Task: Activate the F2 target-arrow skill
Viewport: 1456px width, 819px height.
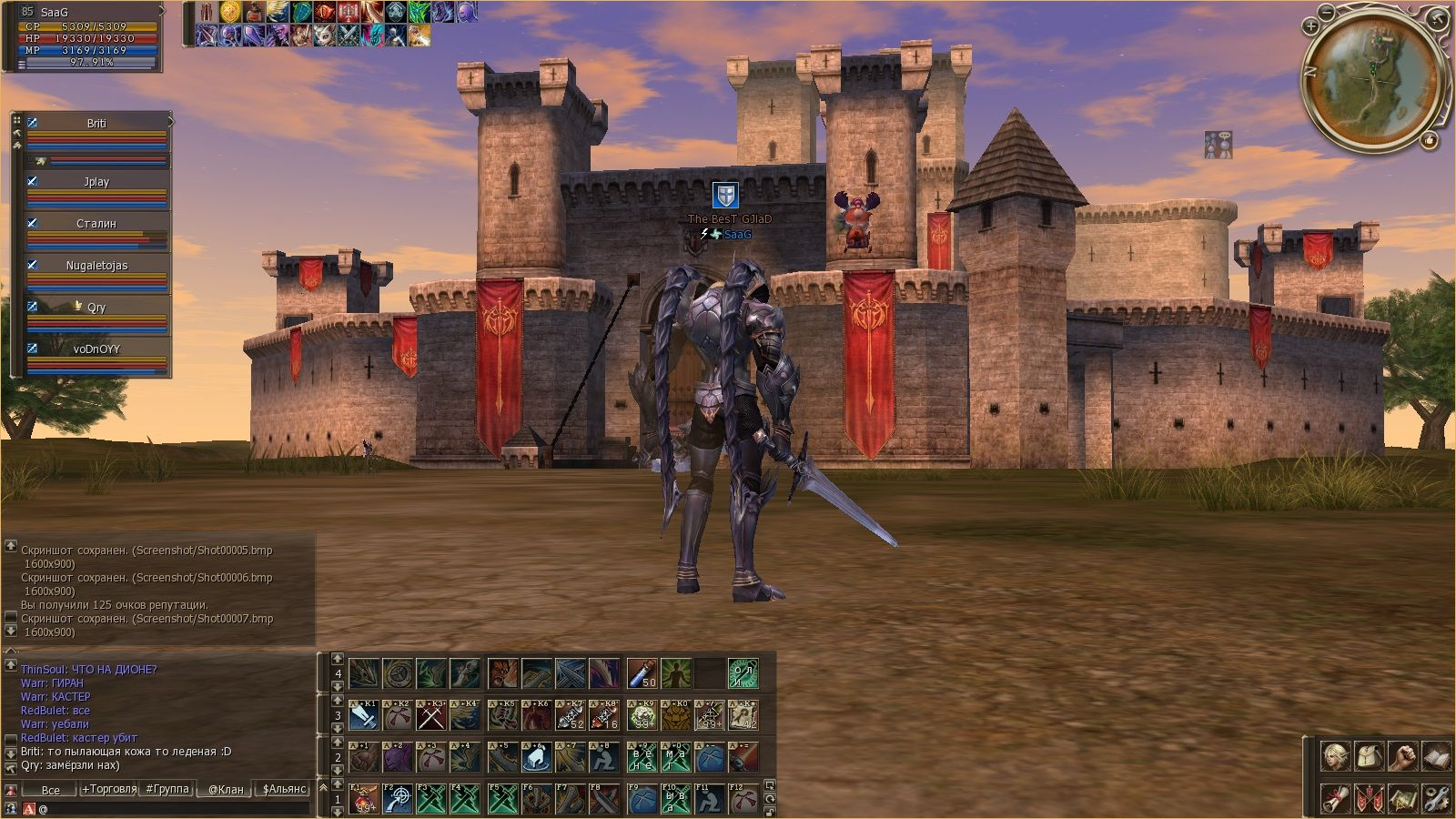Action: [398, 798]
